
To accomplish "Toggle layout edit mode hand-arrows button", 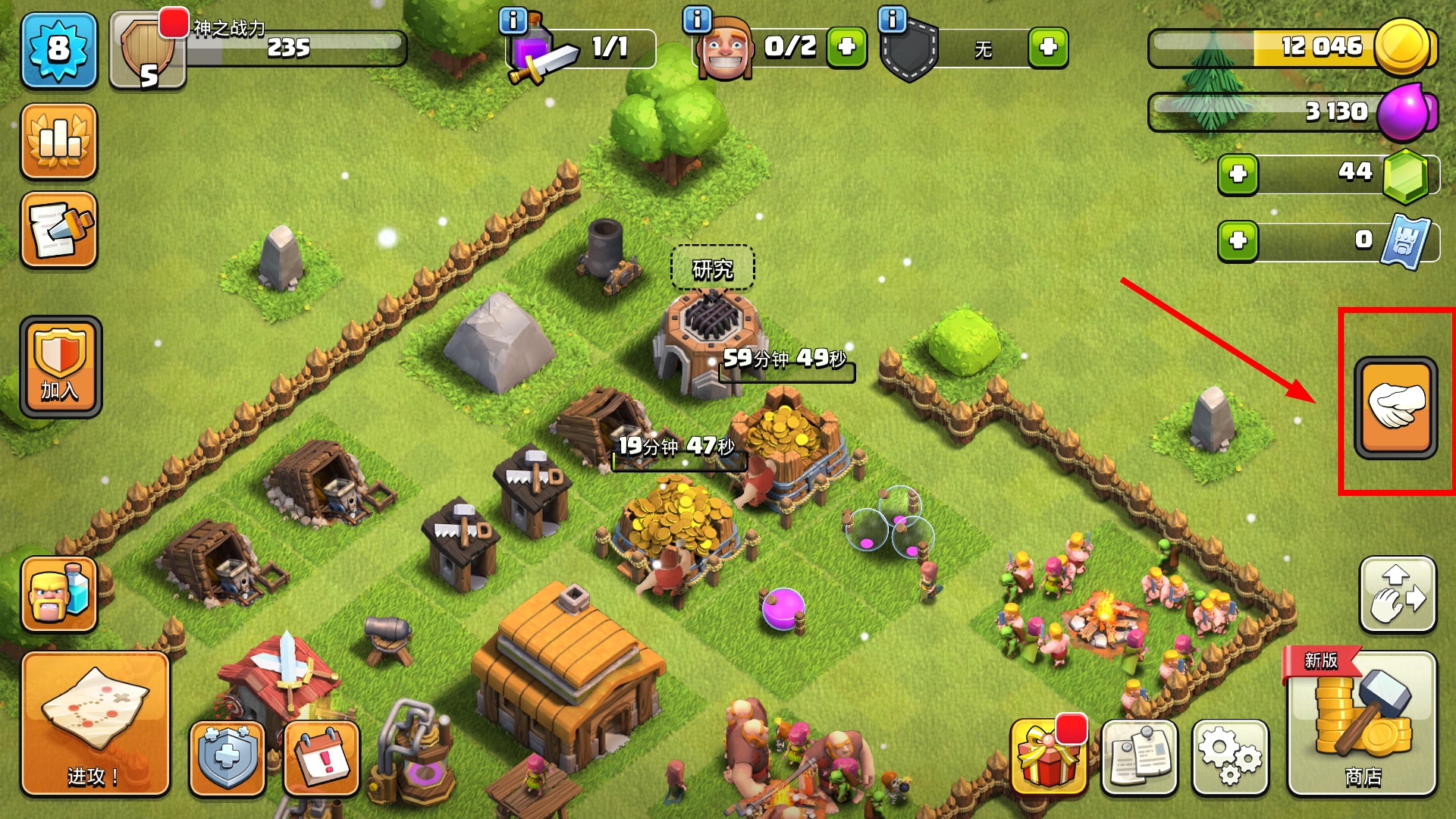I will pyautogui.click(x=1398, y=595).
